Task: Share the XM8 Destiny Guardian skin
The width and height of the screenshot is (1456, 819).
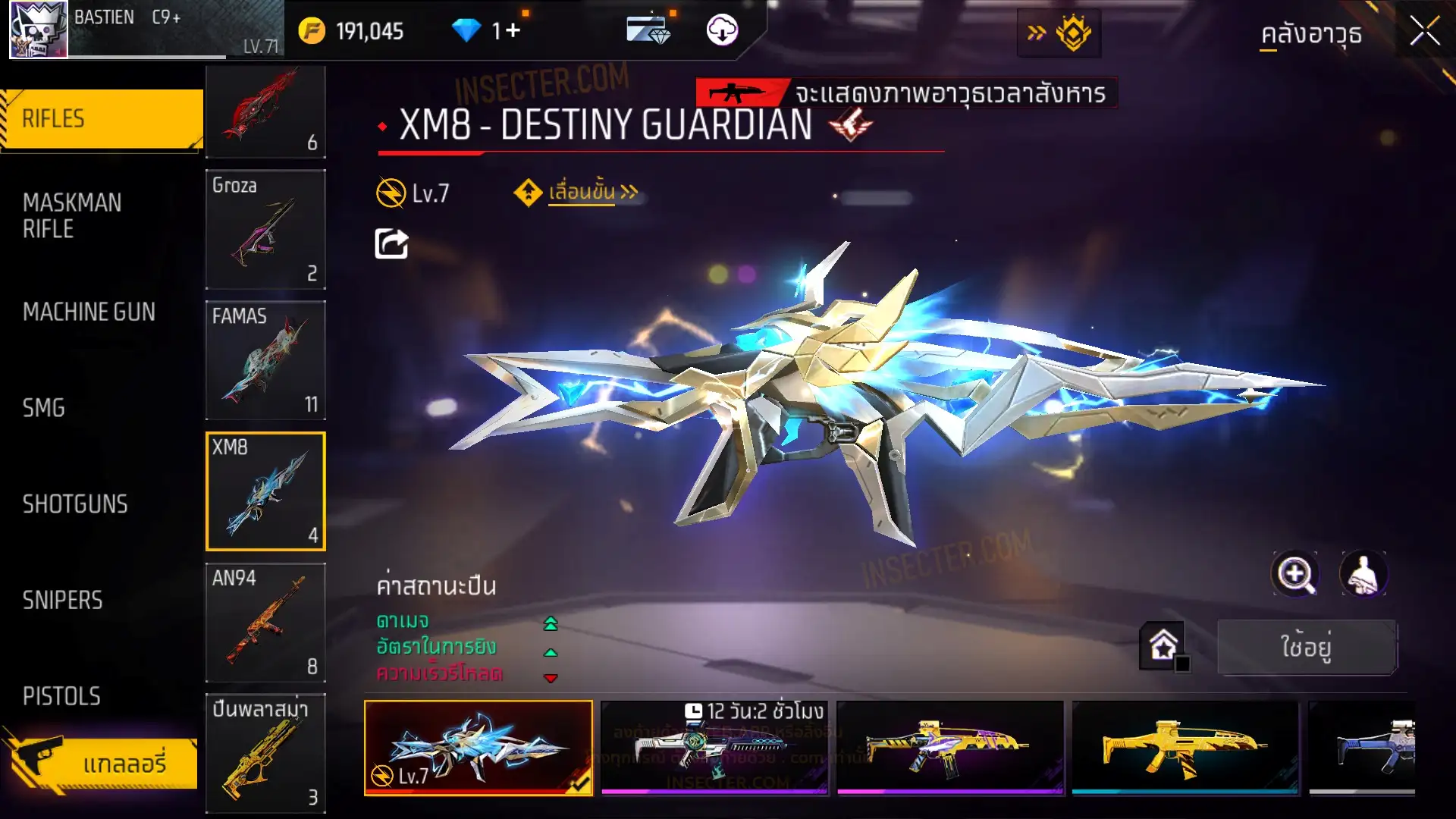Action: 391,244
